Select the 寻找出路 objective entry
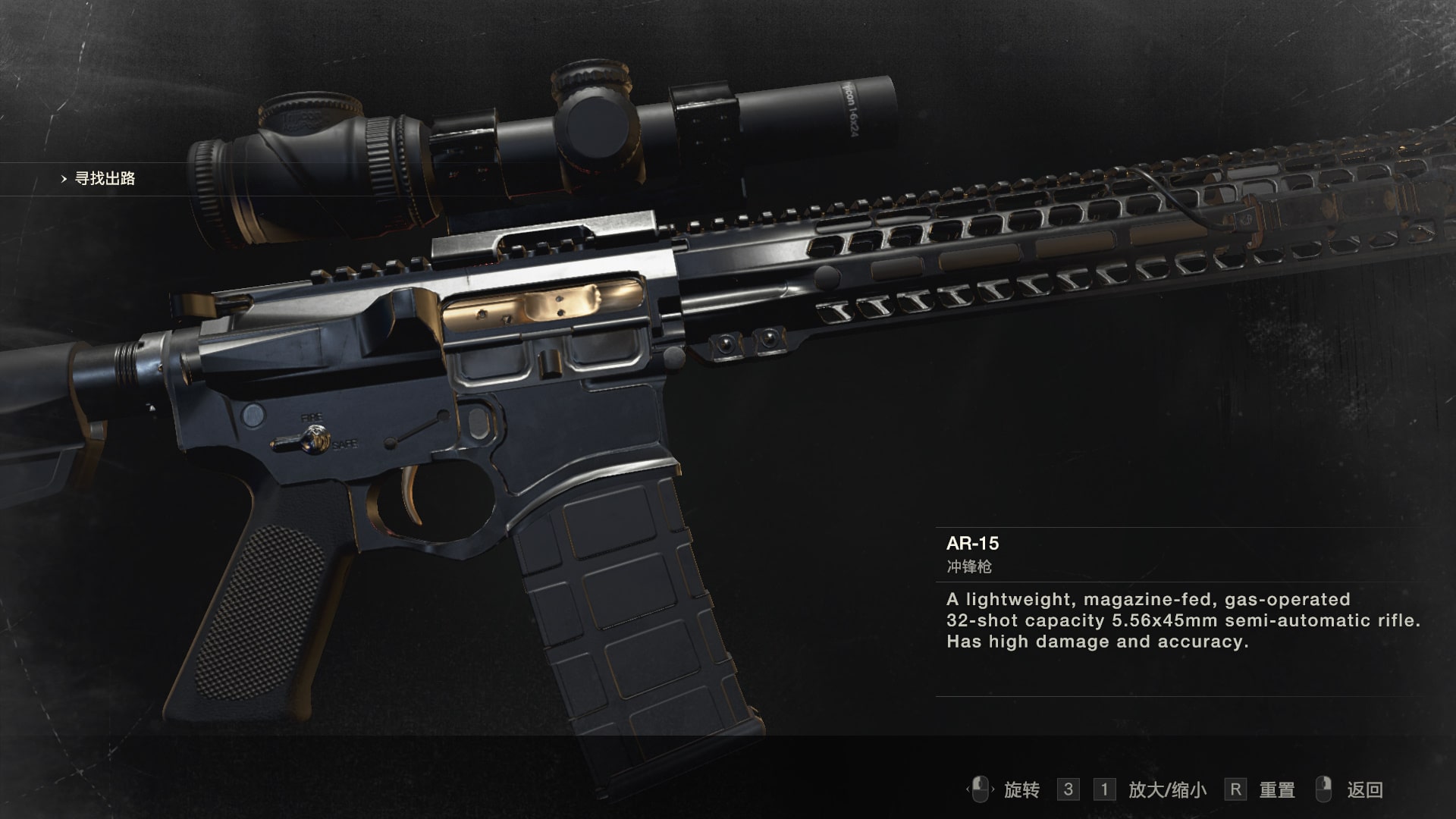The height and width of the screenshot is (819, 1456). 105,179
